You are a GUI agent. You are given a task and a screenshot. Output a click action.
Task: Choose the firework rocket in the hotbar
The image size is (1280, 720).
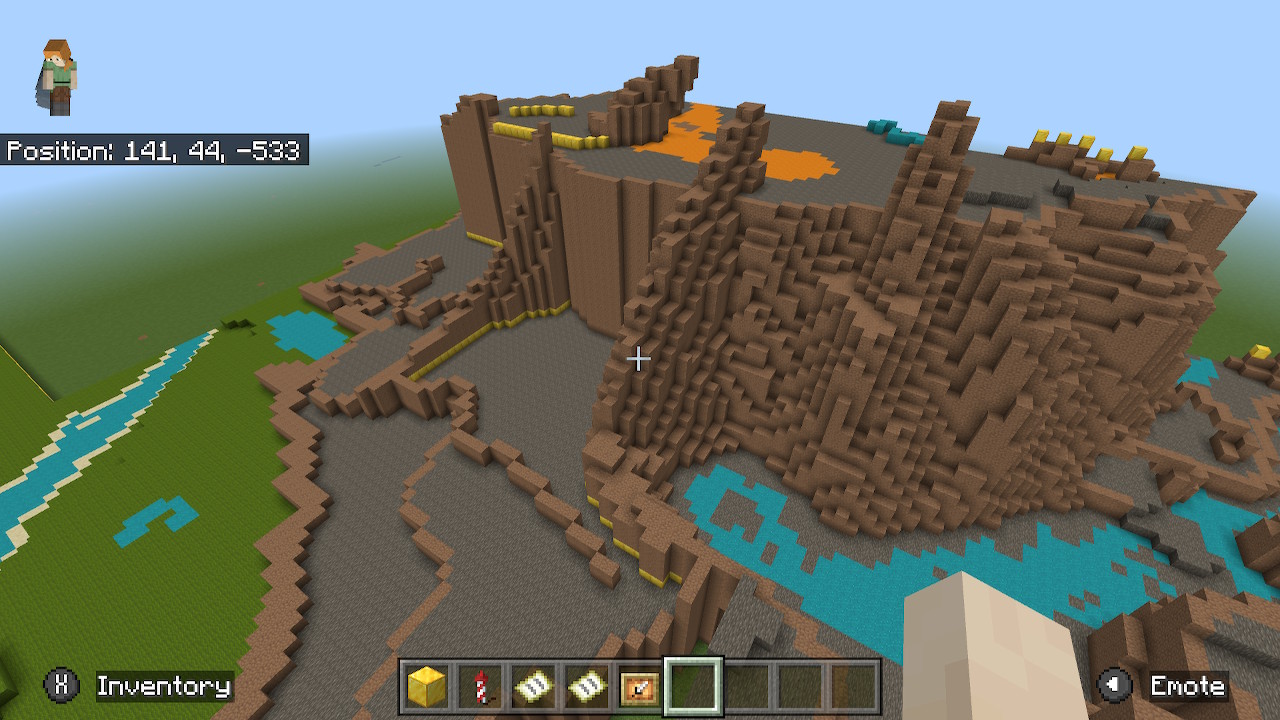(480, 687)
